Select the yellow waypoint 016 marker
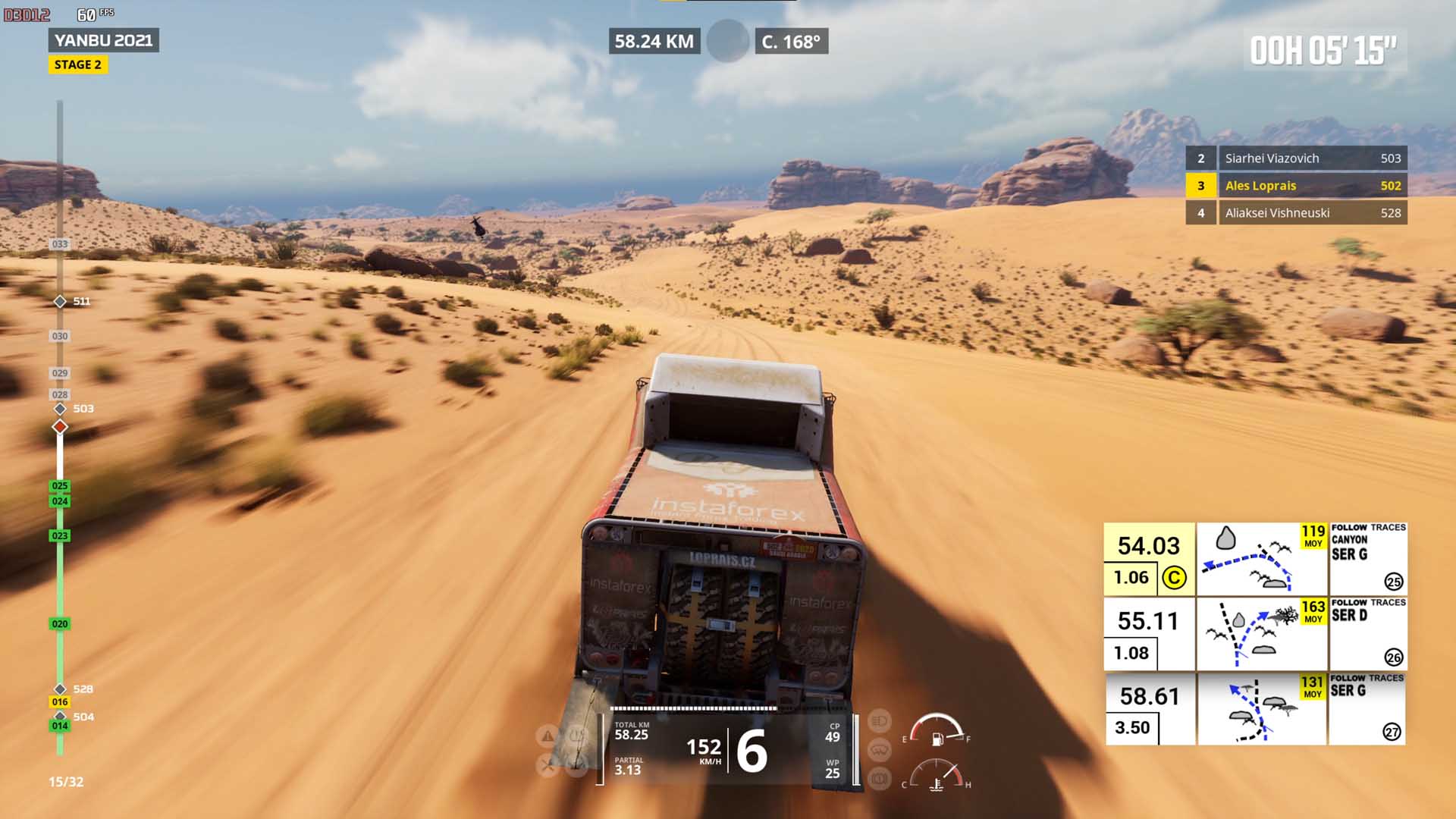Screen dimensions: 1456x819 60,702
